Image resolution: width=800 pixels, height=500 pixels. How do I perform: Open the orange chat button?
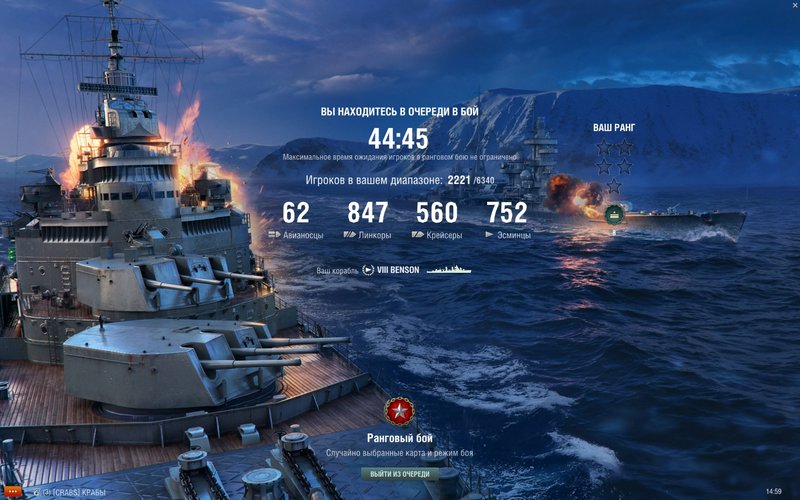click(x=12, y=492)
